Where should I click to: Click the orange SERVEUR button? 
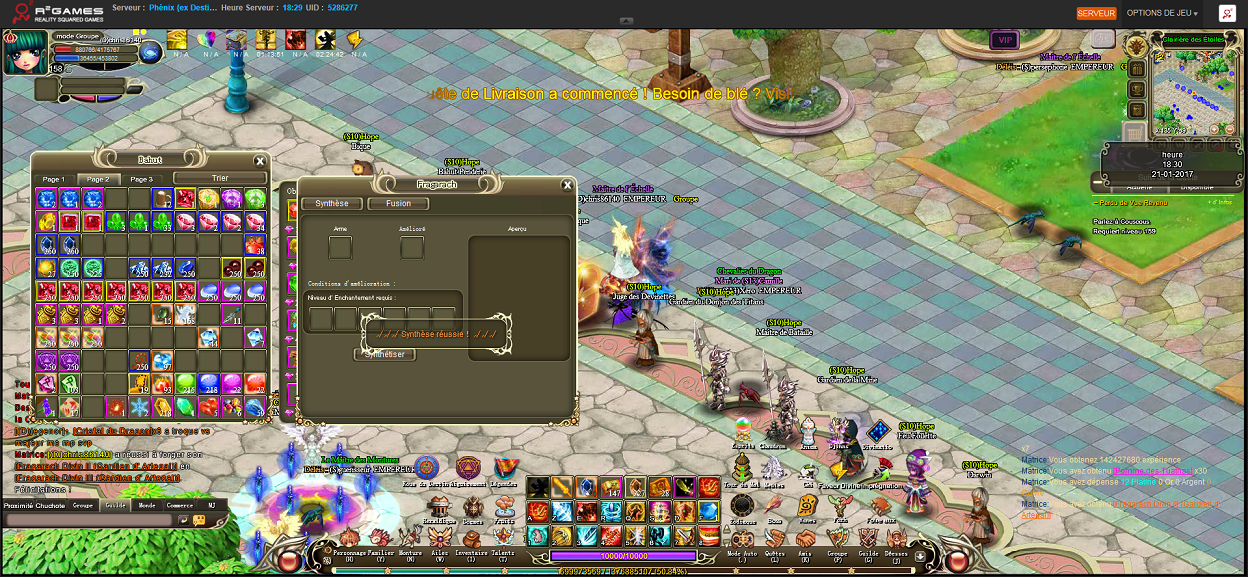pyautogui.click(x=1096, y=13)
